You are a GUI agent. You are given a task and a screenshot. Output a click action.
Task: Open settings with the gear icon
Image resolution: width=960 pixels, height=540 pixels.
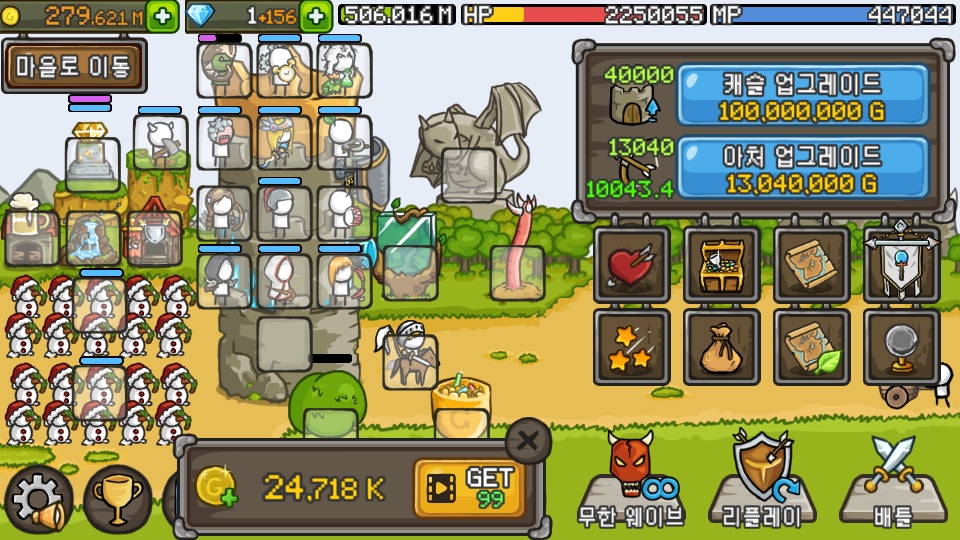(38, 499)
